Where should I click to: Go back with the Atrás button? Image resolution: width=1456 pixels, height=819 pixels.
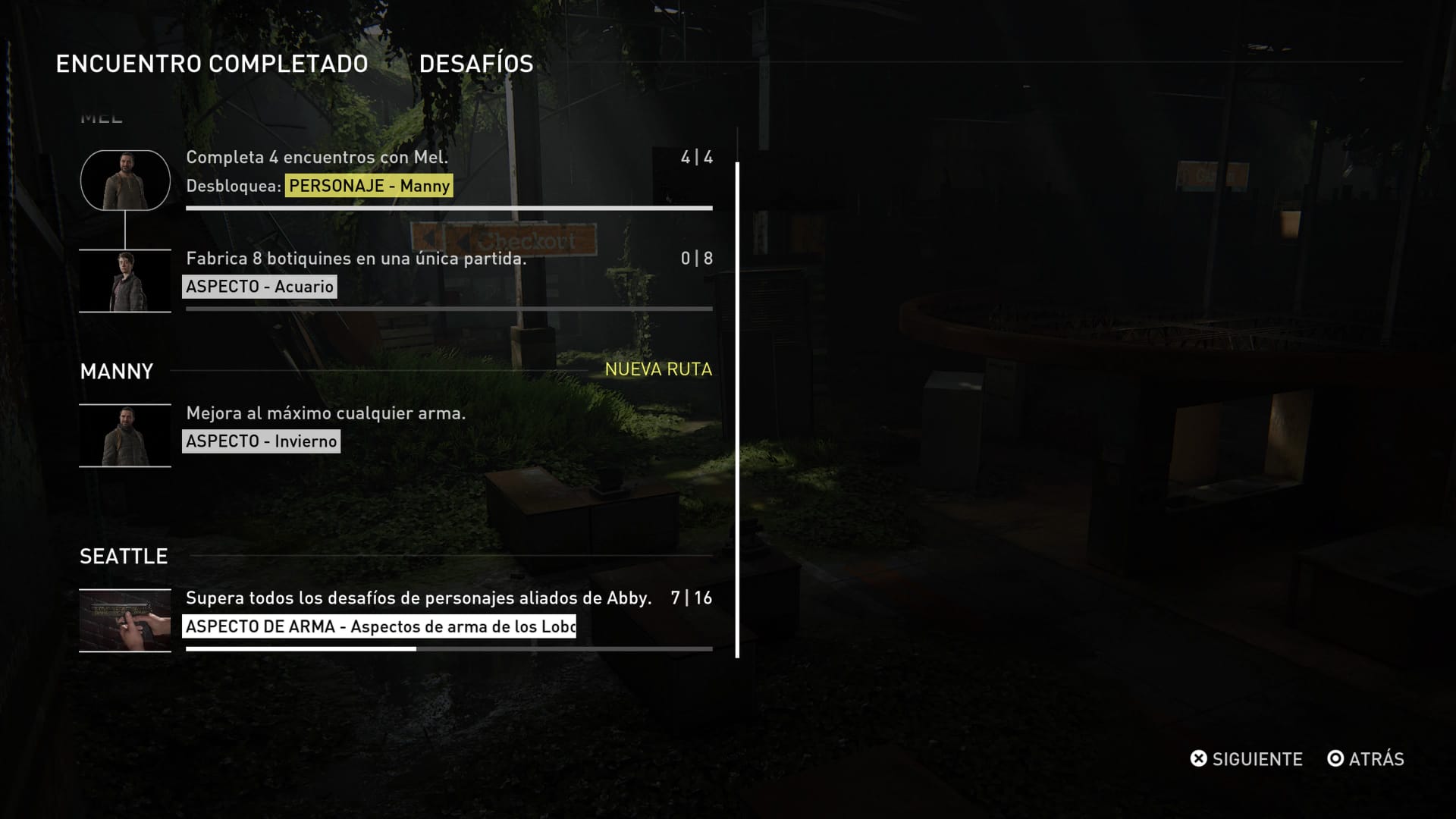tap(1365, 759)
